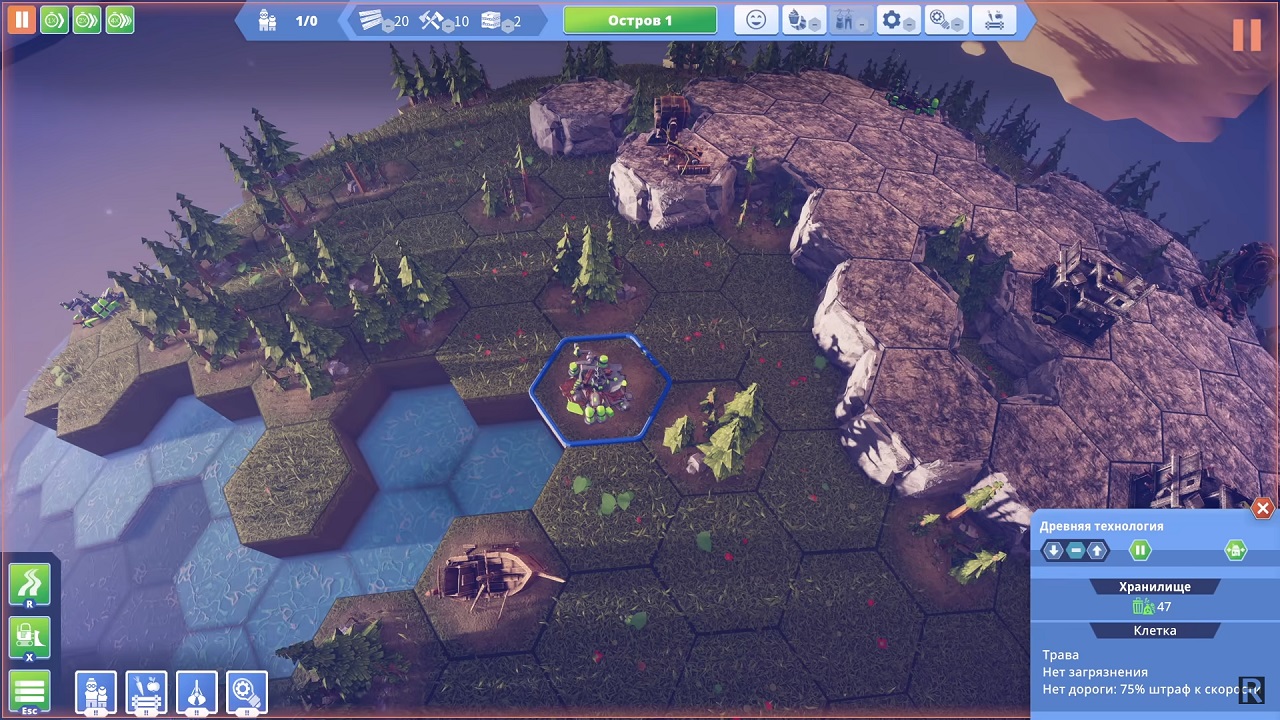Set game speed to the fastest setting
1280x720 pixels.
pyautogui.click(x=120, y=19)
